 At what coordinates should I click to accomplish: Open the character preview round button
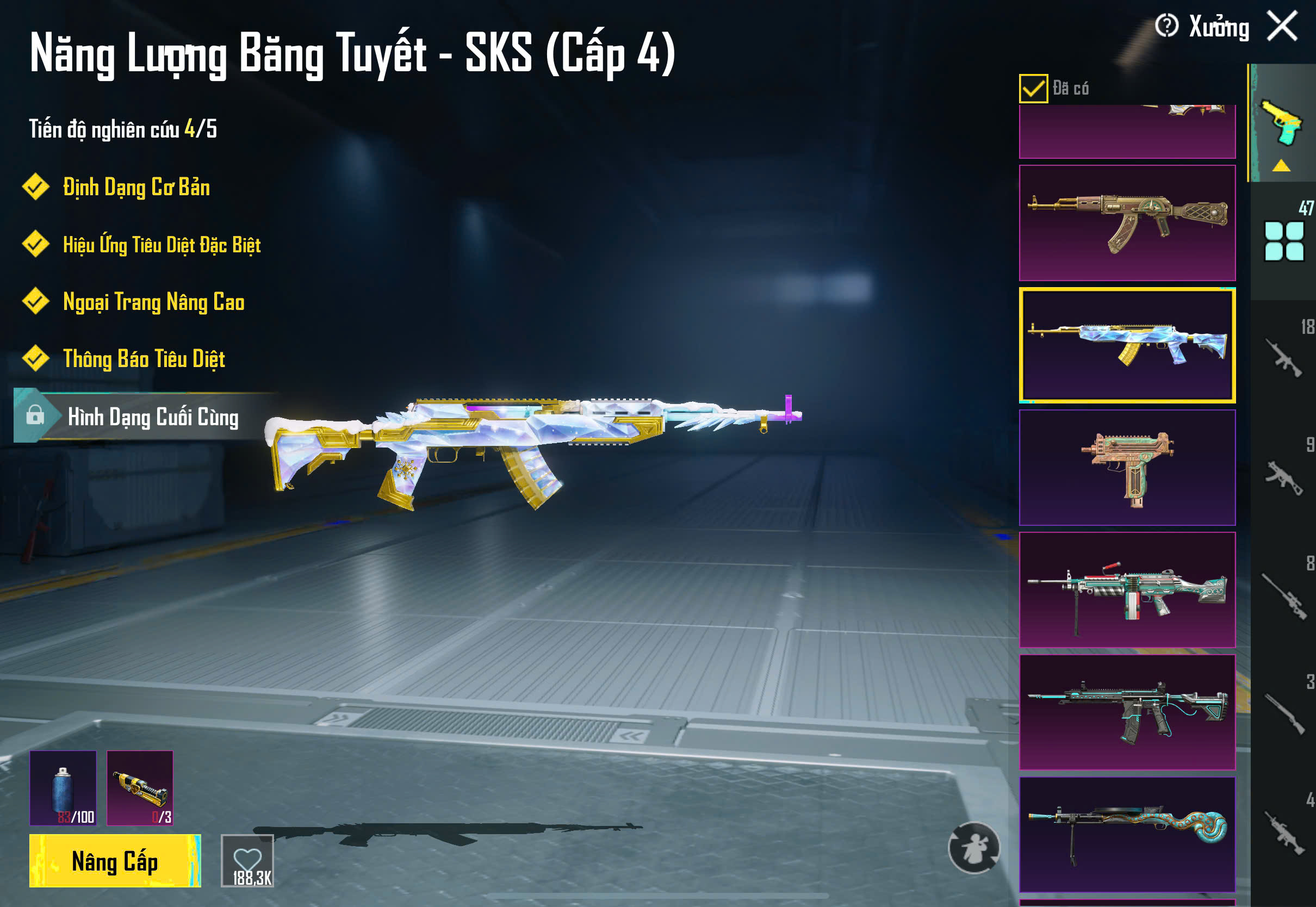coord(974,847)
